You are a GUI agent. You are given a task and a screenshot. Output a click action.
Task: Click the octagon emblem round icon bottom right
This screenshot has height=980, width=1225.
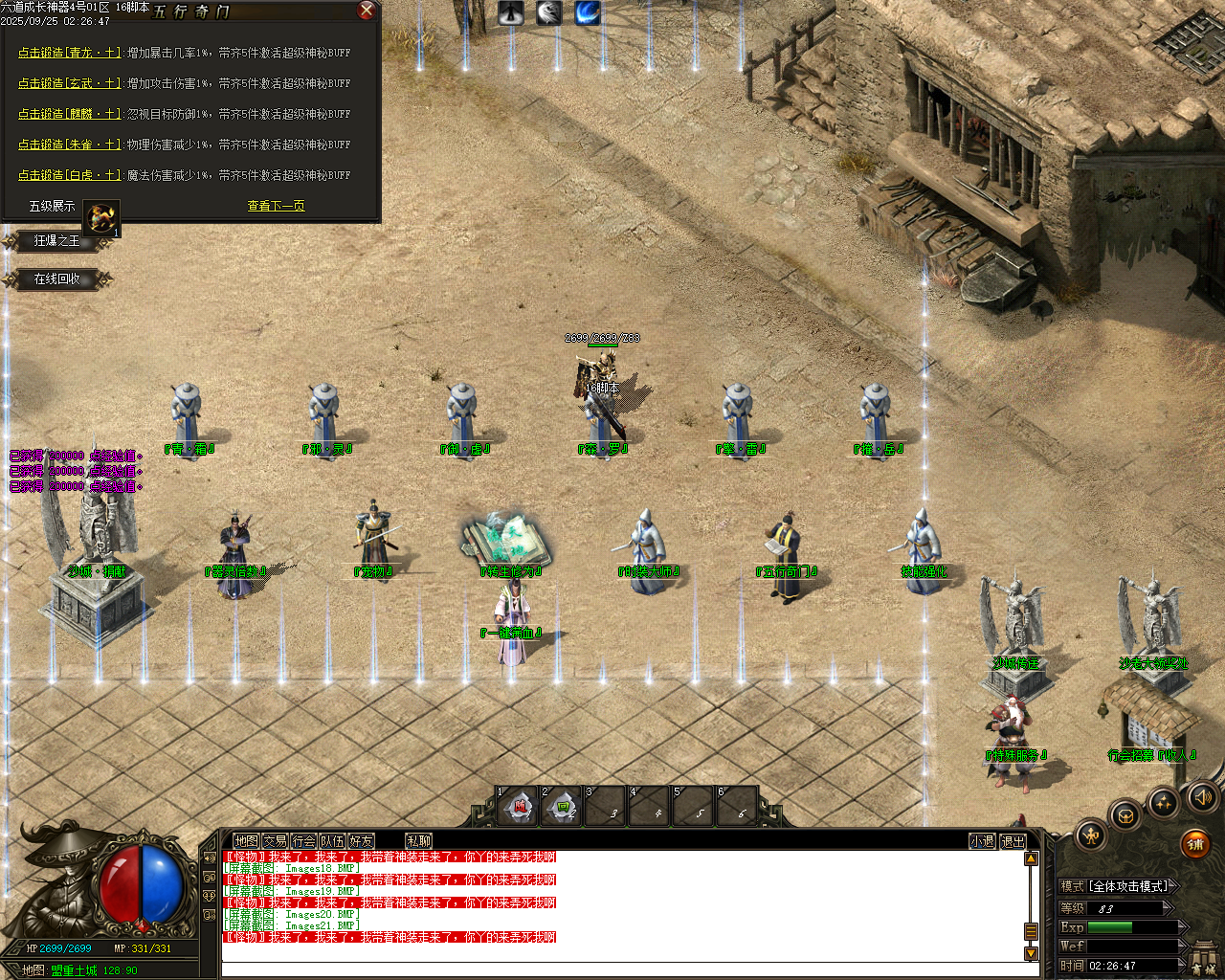(x=1123, y=814)
